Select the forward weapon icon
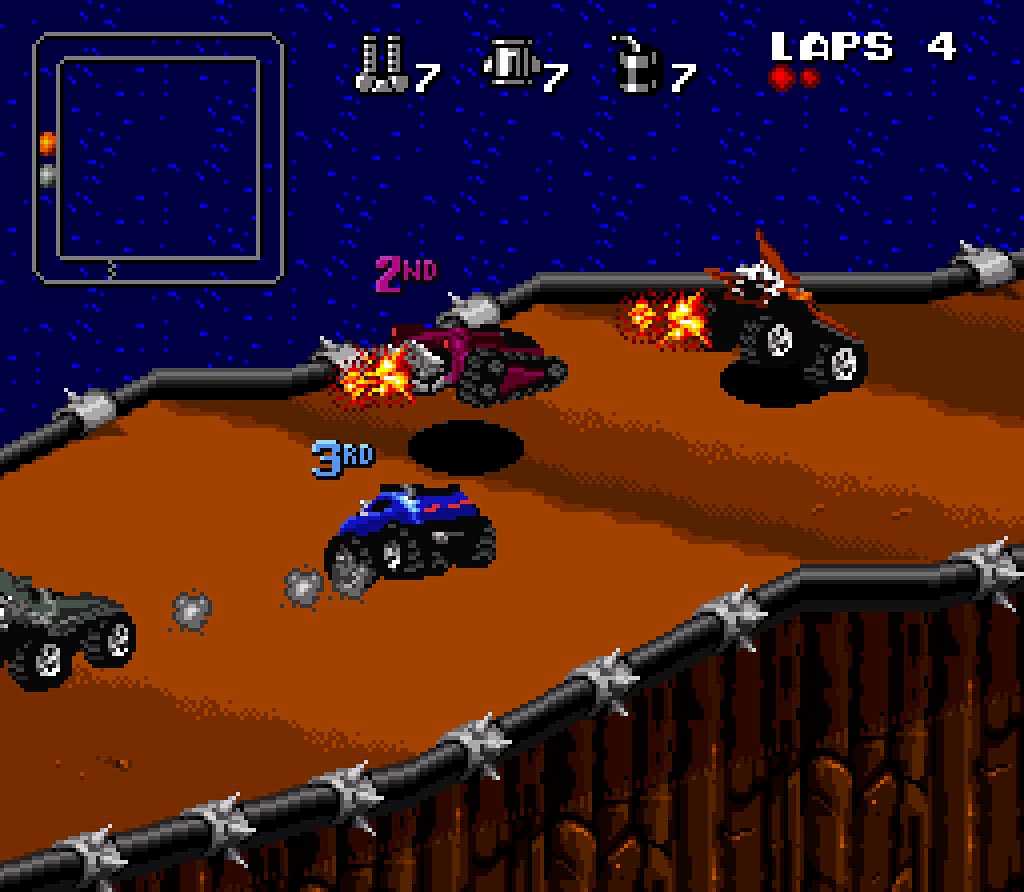Image resolution: width=1024 pixels, height=892 pixels. pyautogui.click(x=380, y=65)
